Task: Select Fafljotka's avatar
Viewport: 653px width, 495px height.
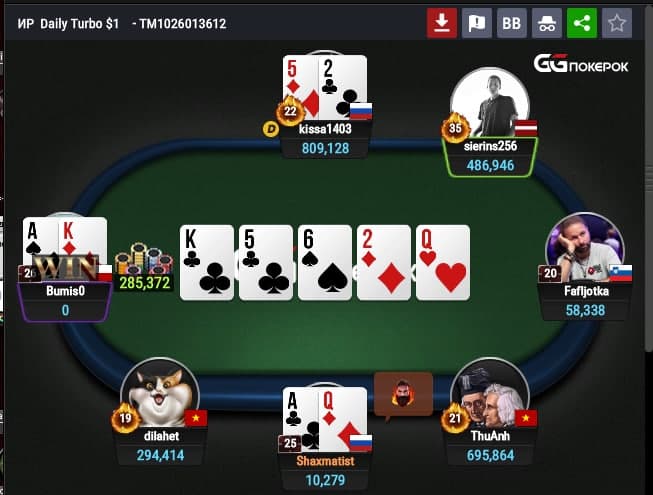Action: (x=585, y=247)
